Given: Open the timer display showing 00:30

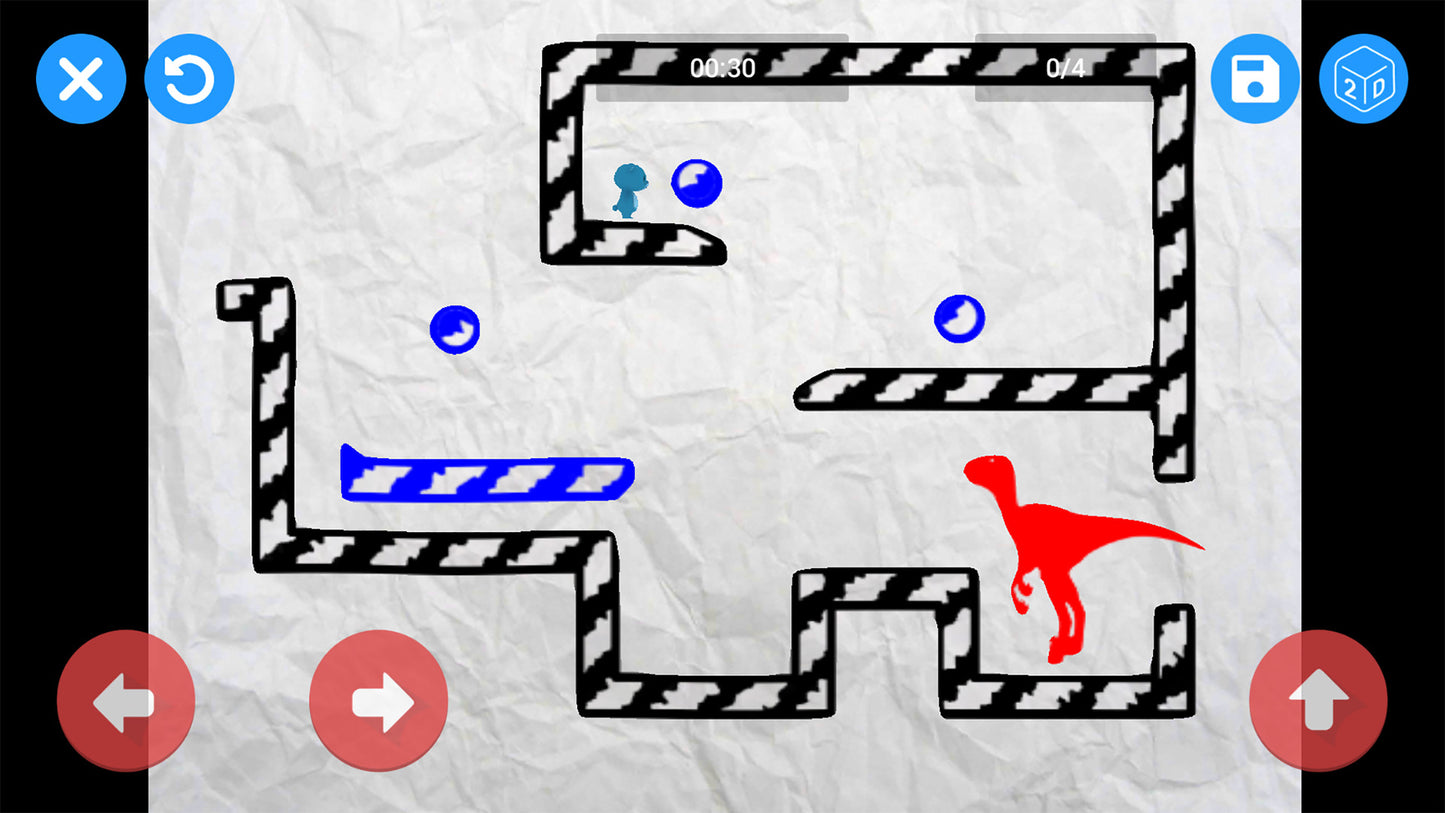Looking at the screenshot, I should 723,66.
